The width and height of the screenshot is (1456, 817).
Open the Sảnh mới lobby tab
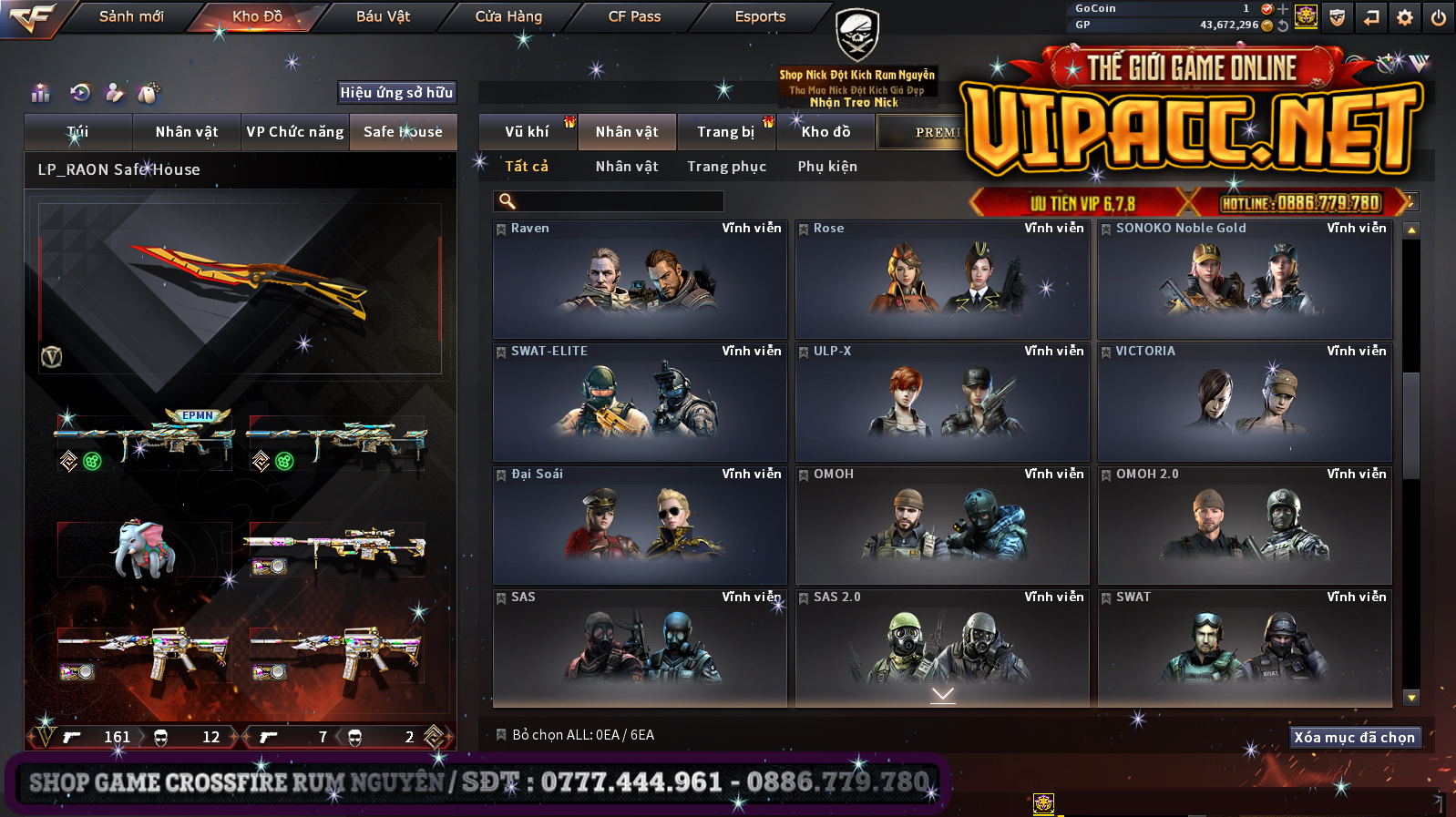pos(131,16)
